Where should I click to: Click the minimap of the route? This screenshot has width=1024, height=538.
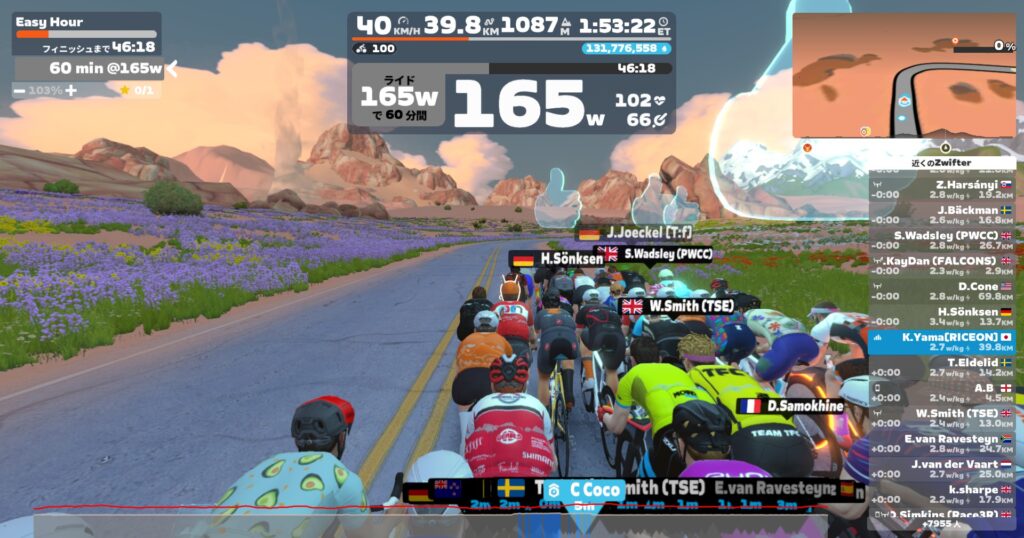point(903,76)
